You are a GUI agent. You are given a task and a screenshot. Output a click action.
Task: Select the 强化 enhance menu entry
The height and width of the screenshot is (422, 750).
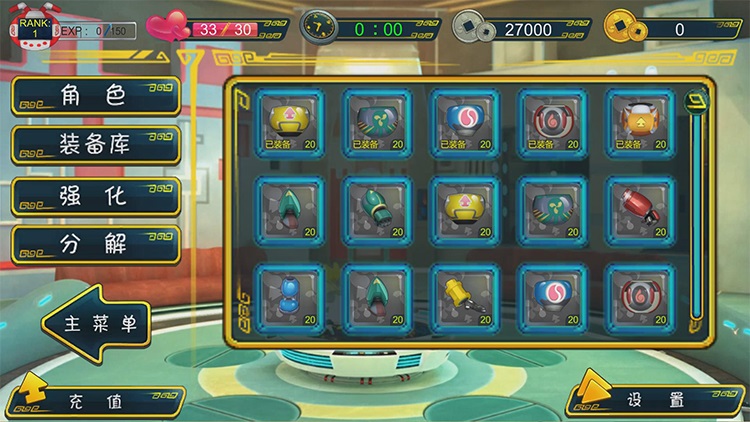pos(95,196)
